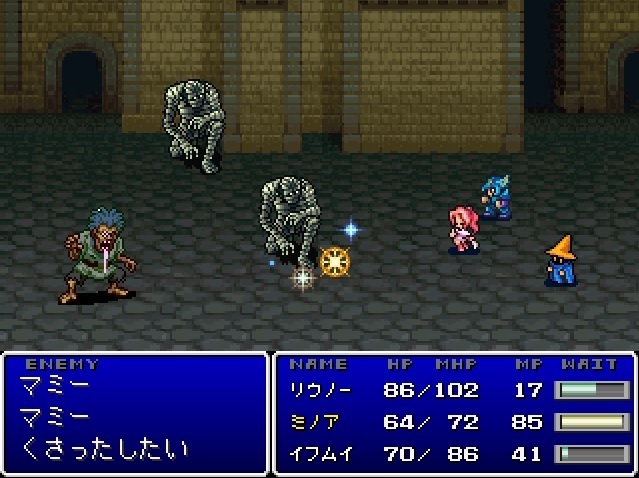
Task: Select くさったしたい in the enemy list
Action: point(103,449)
